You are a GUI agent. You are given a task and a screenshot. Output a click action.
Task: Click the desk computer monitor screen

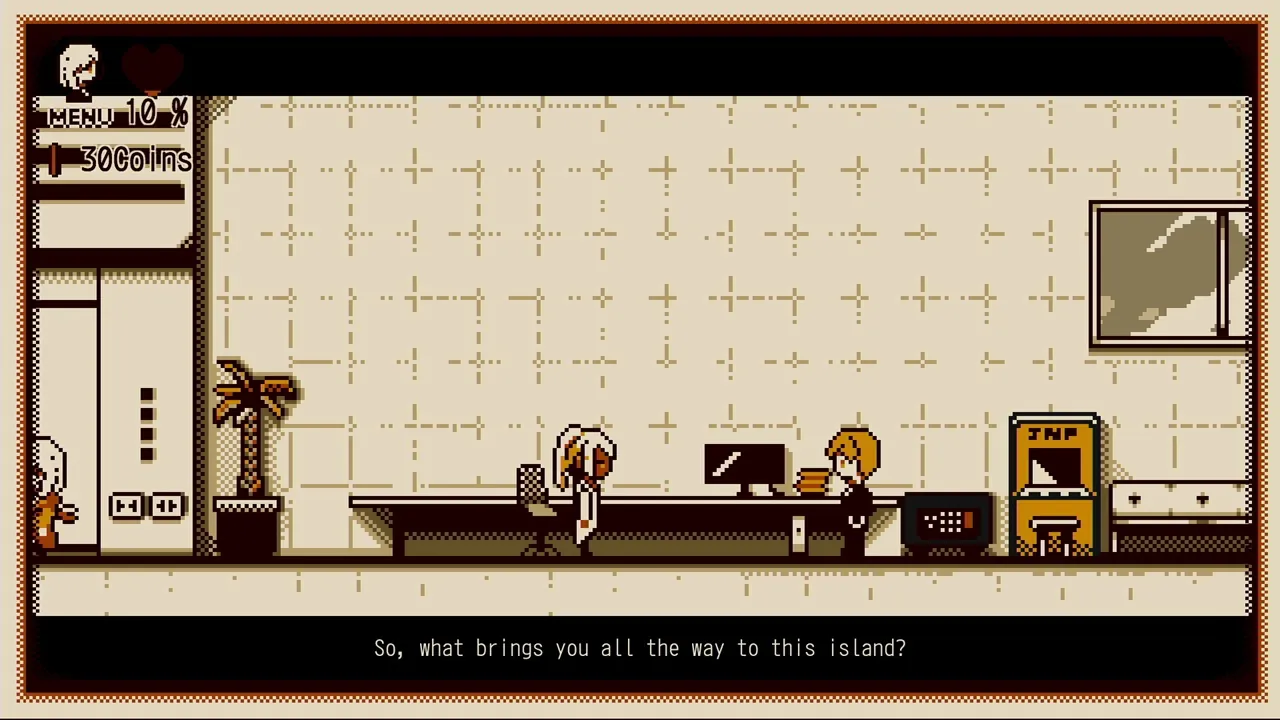tap(745, 462)
